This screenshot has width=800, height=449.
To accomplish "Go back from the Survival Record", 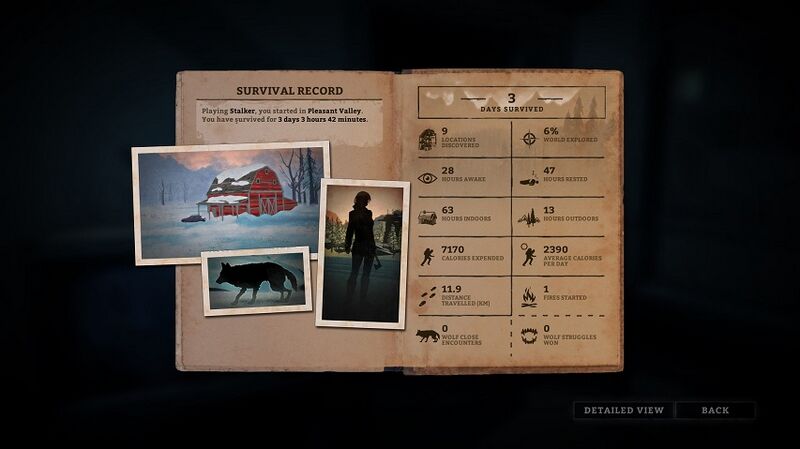I will (715, 410).
